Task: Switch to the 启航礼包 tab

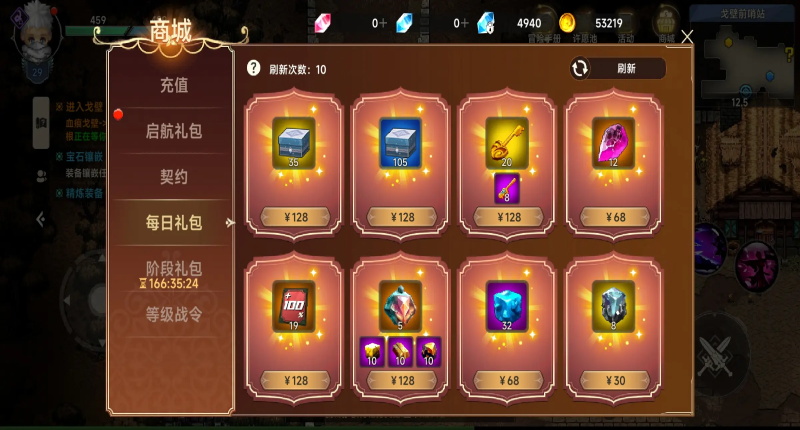Action: coord(173,131)
